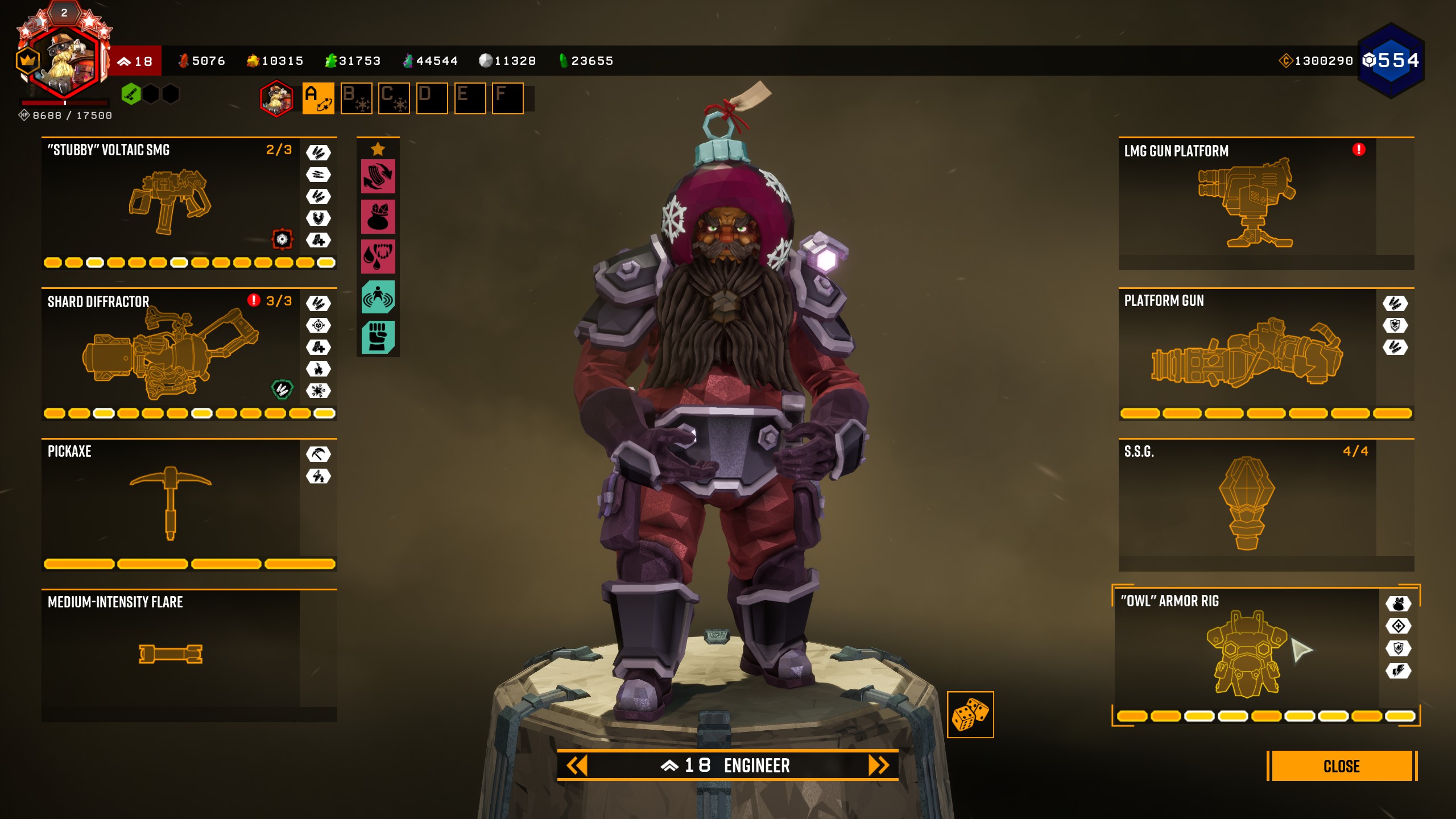Select the Platform Gun panel
Viewport: 1456px width, 819px height.
pyautogui.click(x=1247, y=353)
